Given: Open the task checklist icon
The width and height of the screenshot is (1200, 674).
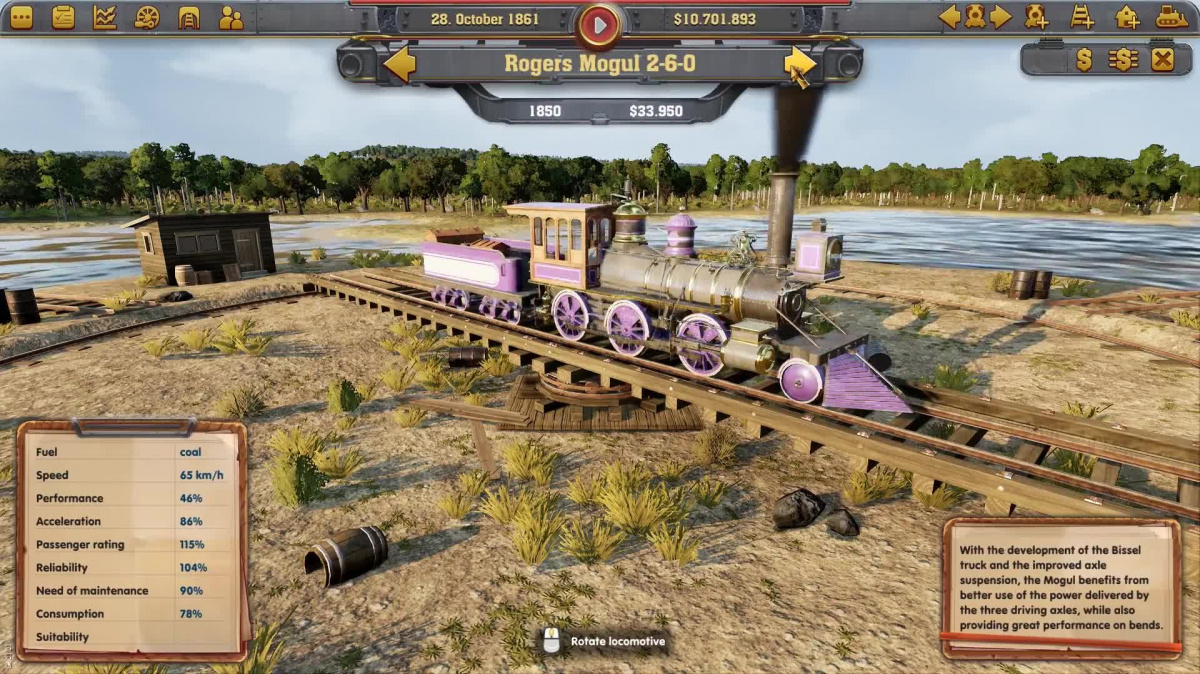Looking at the screenshot, I should (63, 17).
